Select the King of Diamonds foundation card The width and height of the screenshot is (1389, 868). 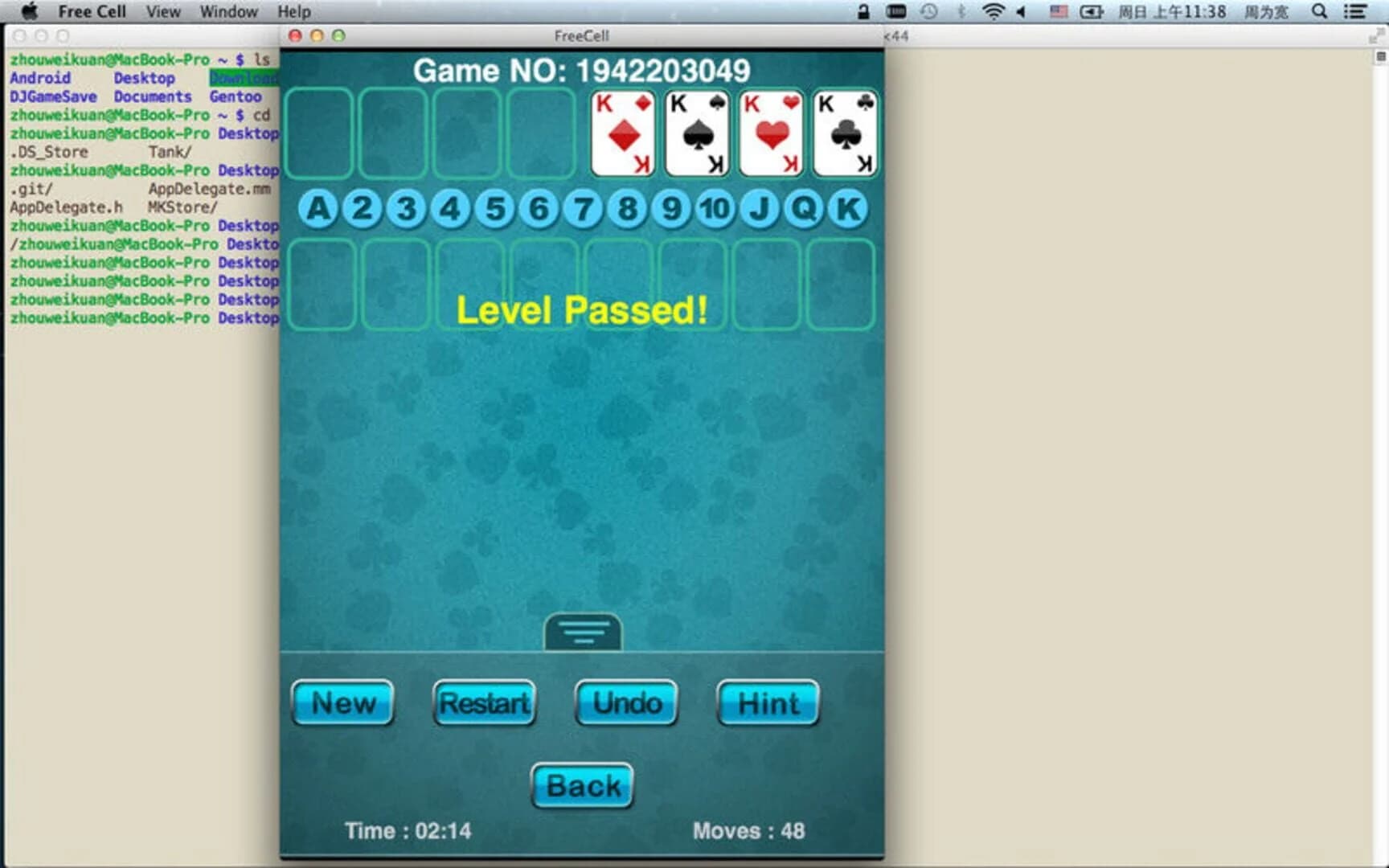(621, 133)
